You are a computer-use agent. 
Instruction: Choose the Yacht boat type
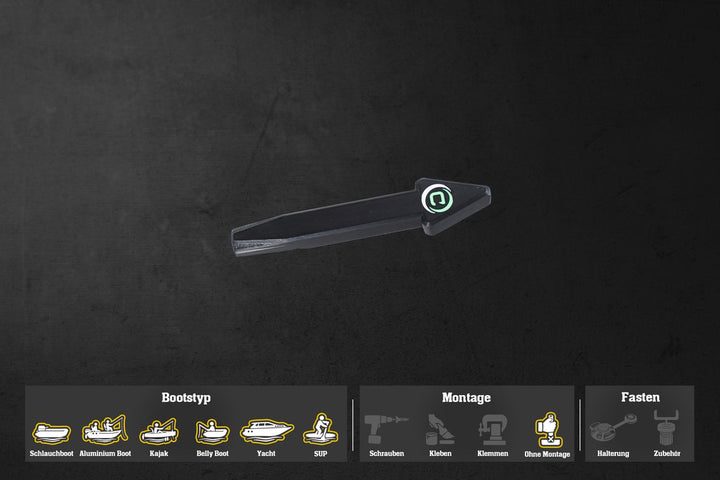click(266, 430)
